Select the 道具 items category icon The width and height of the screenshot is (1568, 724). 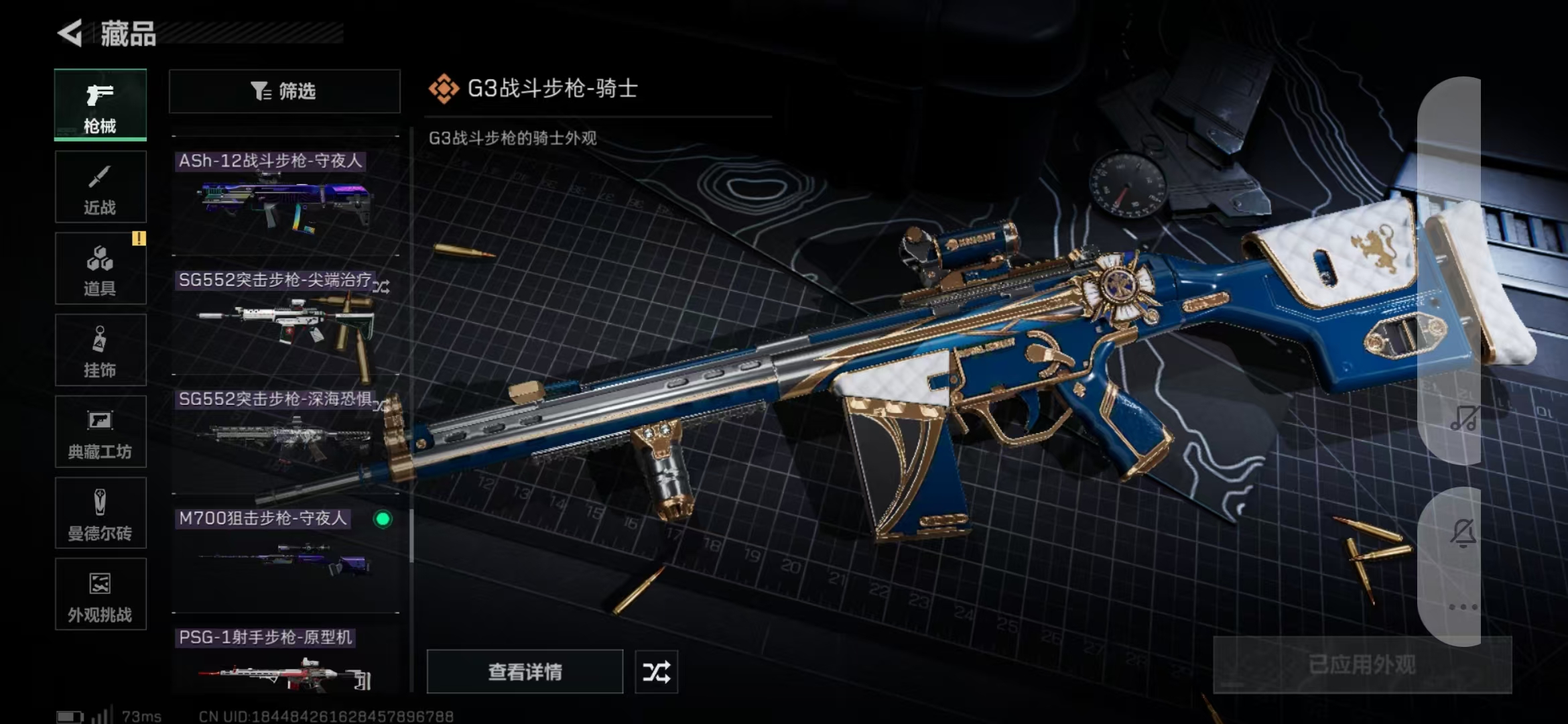pos(99,268)
